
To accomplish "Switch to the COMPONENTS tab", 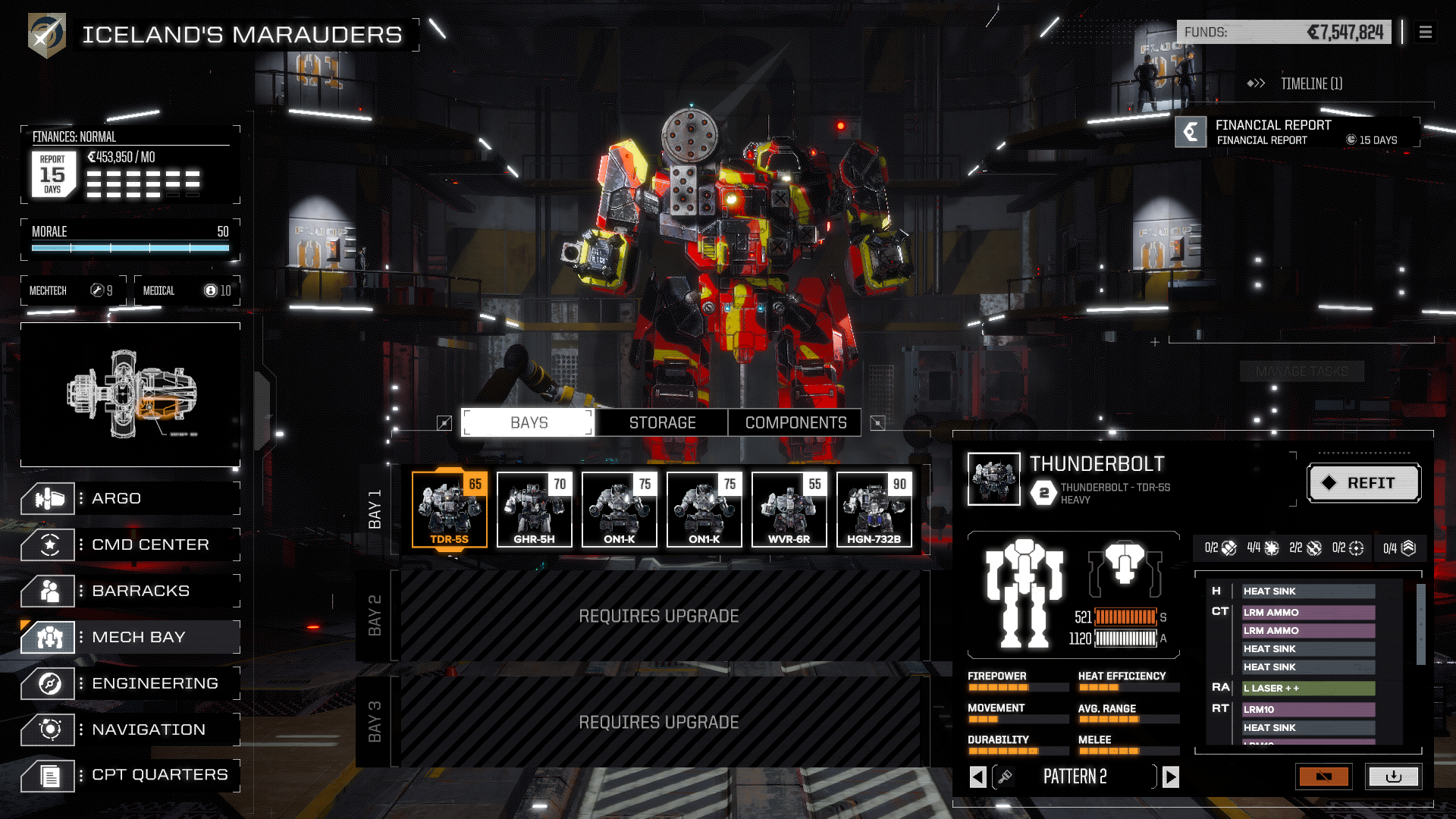I will coord(795,422).
